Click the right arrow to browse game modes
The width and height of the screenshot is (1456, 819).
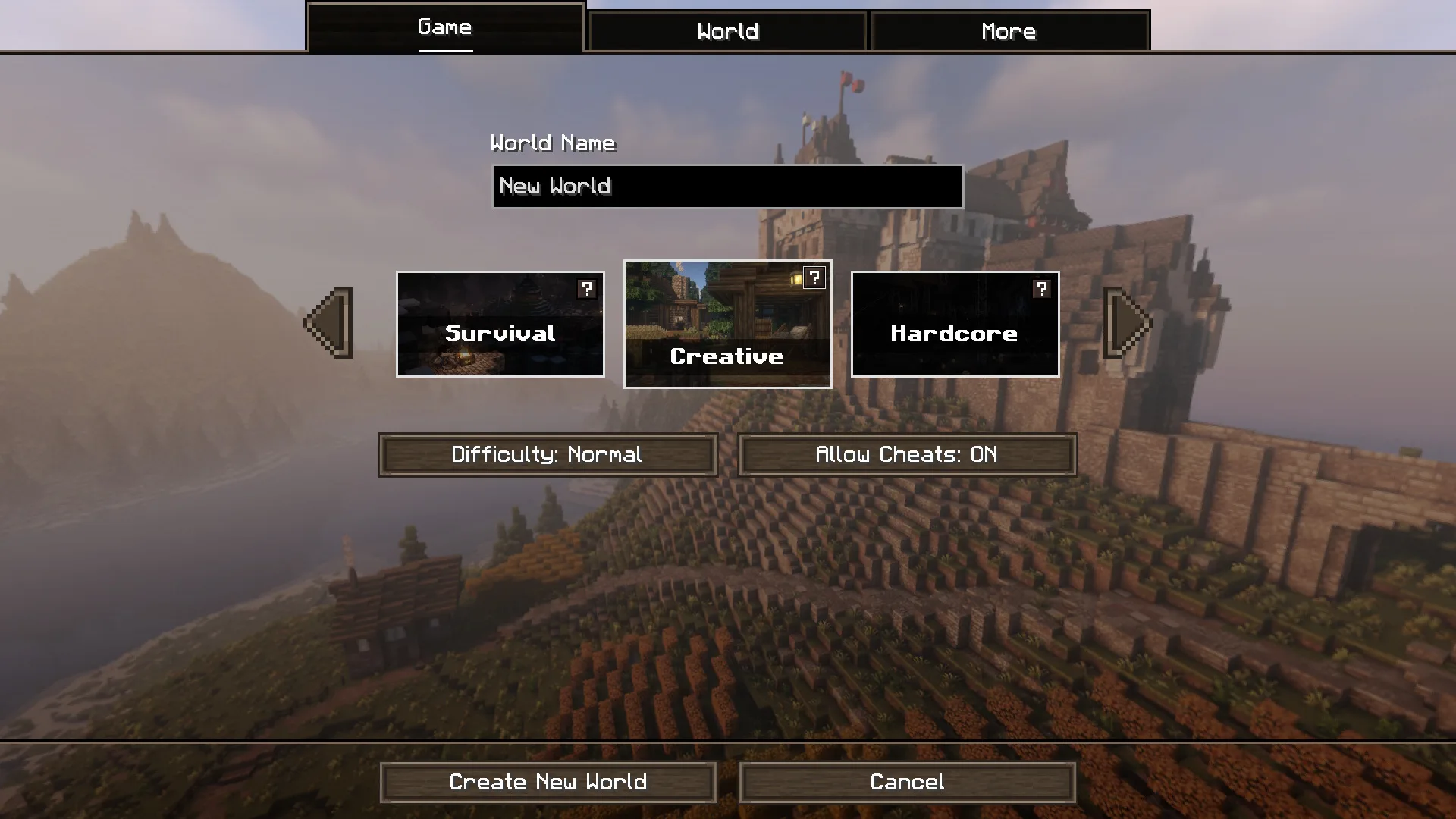(1126, 323)
